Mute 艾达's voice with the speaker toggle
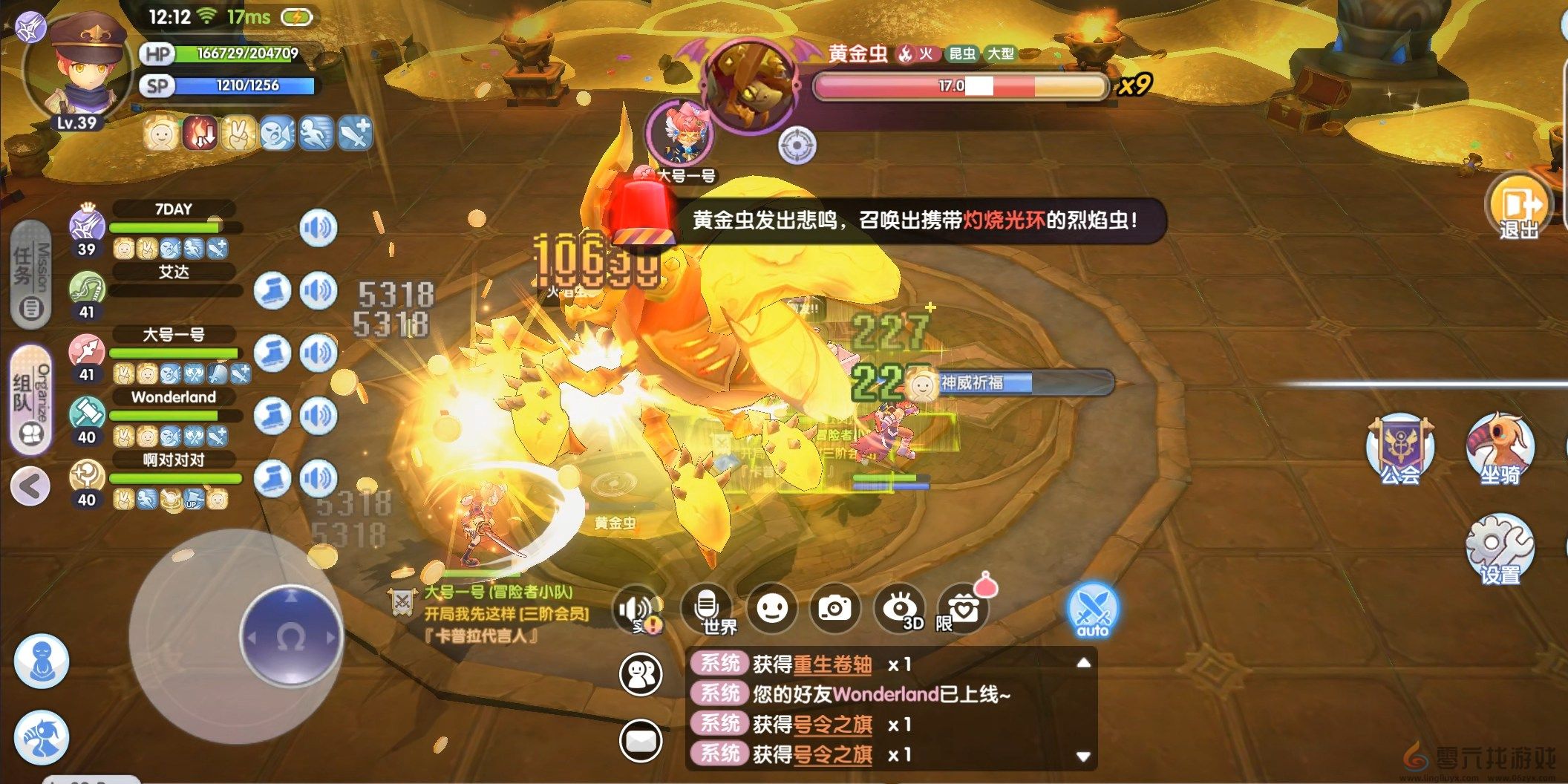The height and width of the screenshot is (784, 1568). coord(319,291)
